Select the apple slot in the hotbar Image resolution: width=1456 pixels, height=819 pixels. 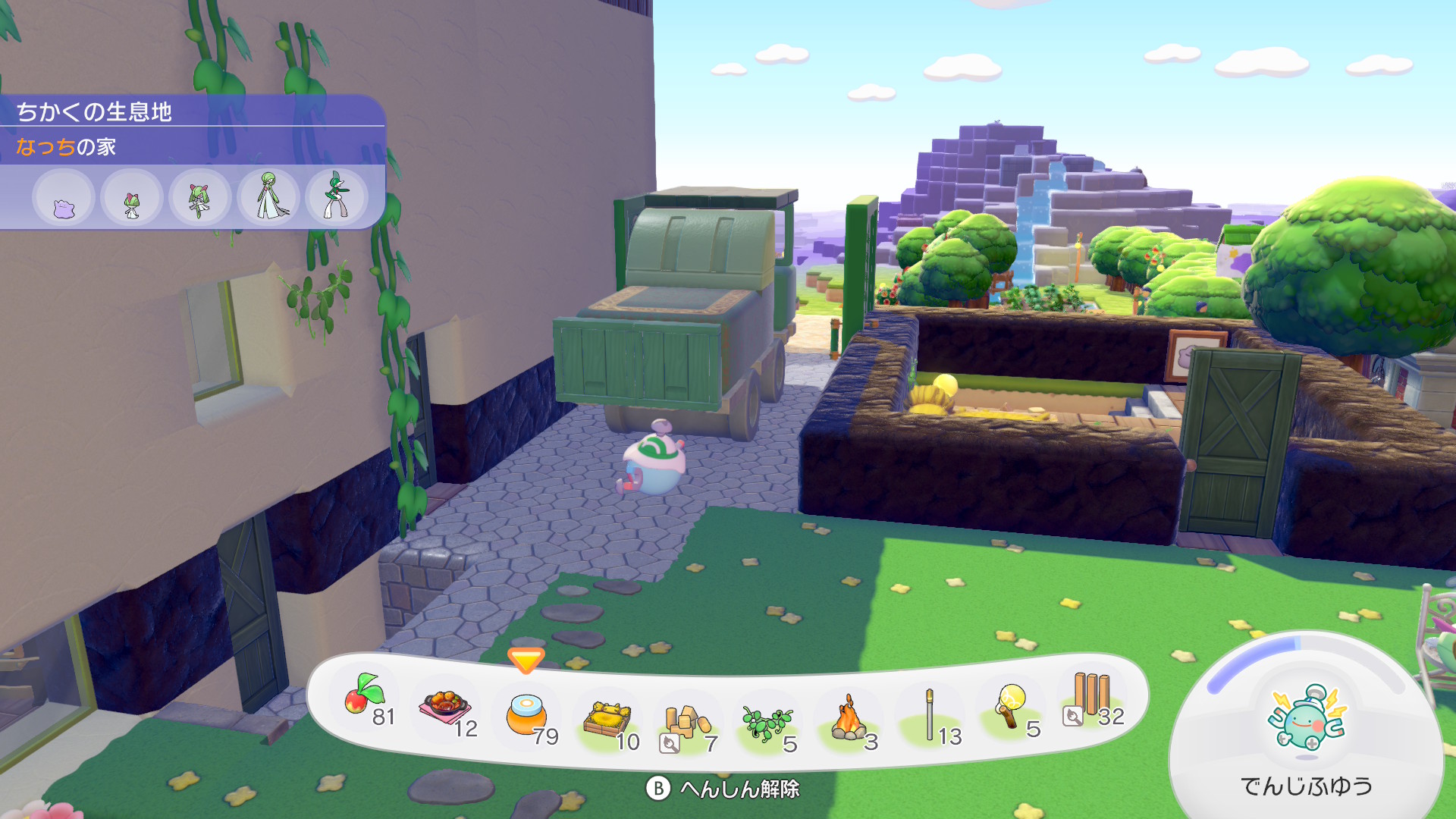[365, 696]
